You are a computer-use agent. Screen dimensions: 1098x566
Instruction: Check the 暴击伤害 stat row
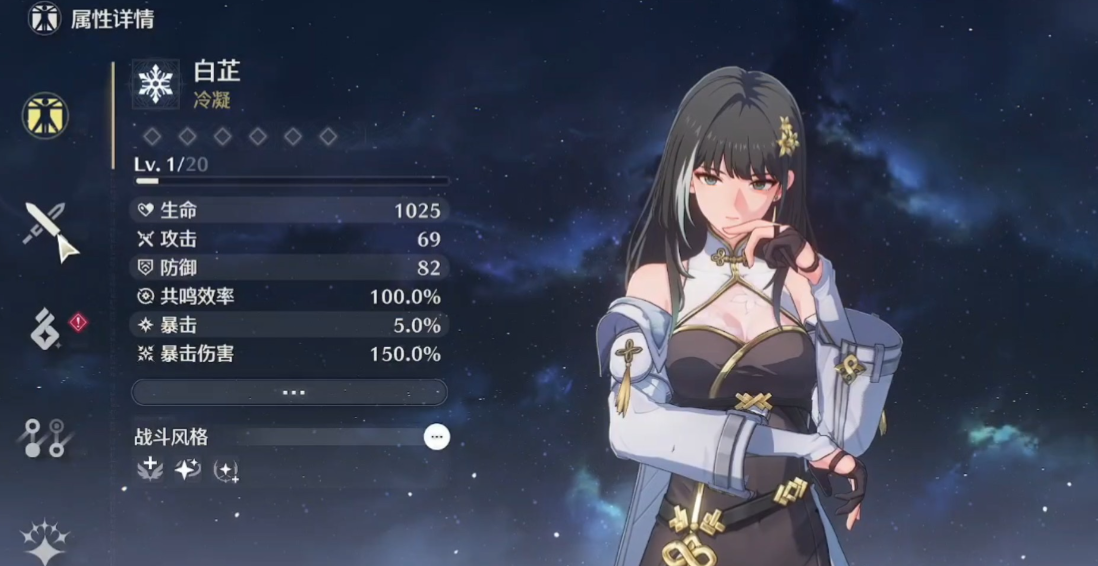289,354
